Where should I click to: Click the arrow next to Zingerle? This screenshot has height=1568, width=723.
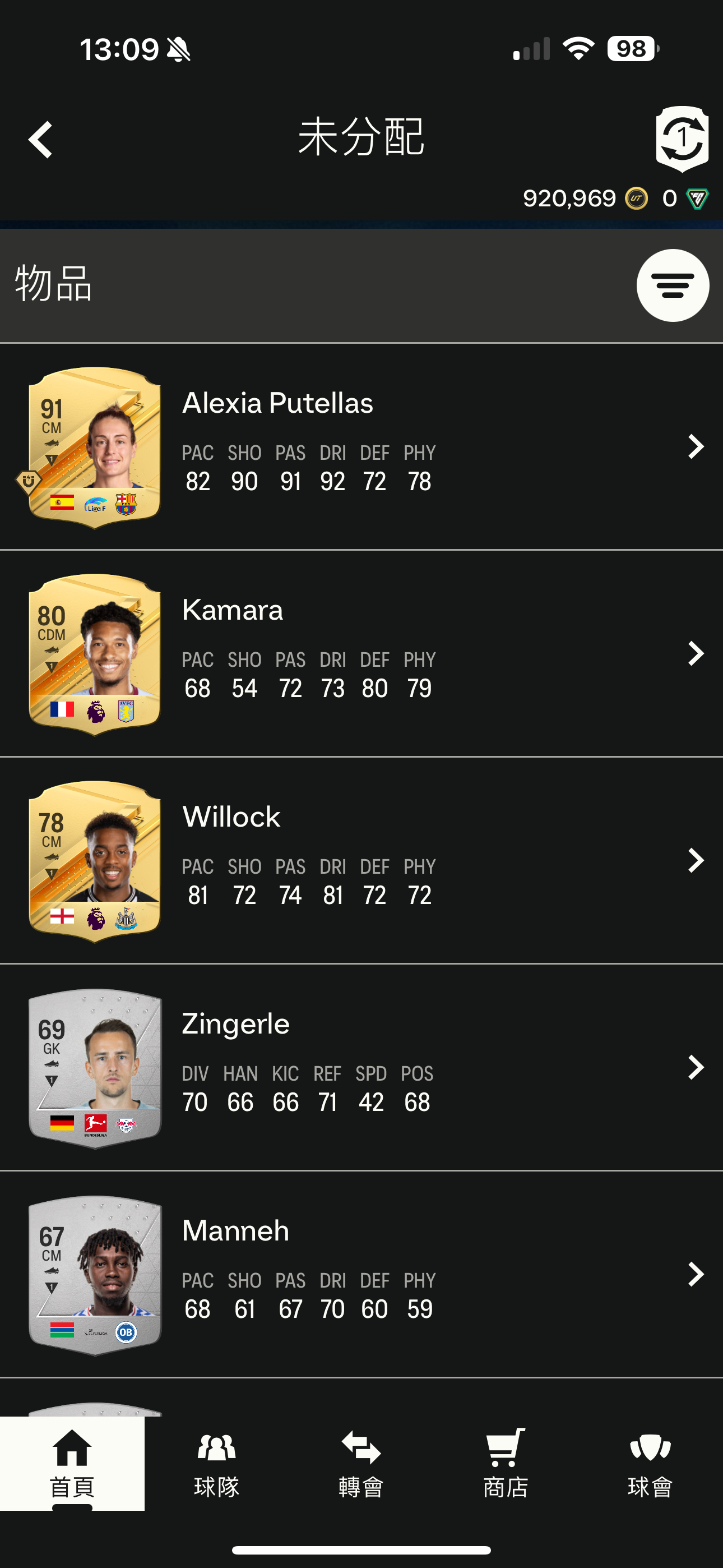click(695, 1068)
